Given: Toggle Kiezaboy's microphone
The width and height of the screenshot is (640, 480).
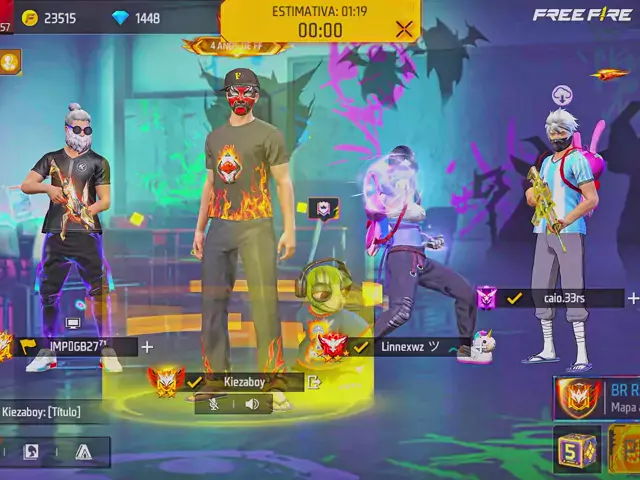Looking at the screenshot, I should 213,404.
